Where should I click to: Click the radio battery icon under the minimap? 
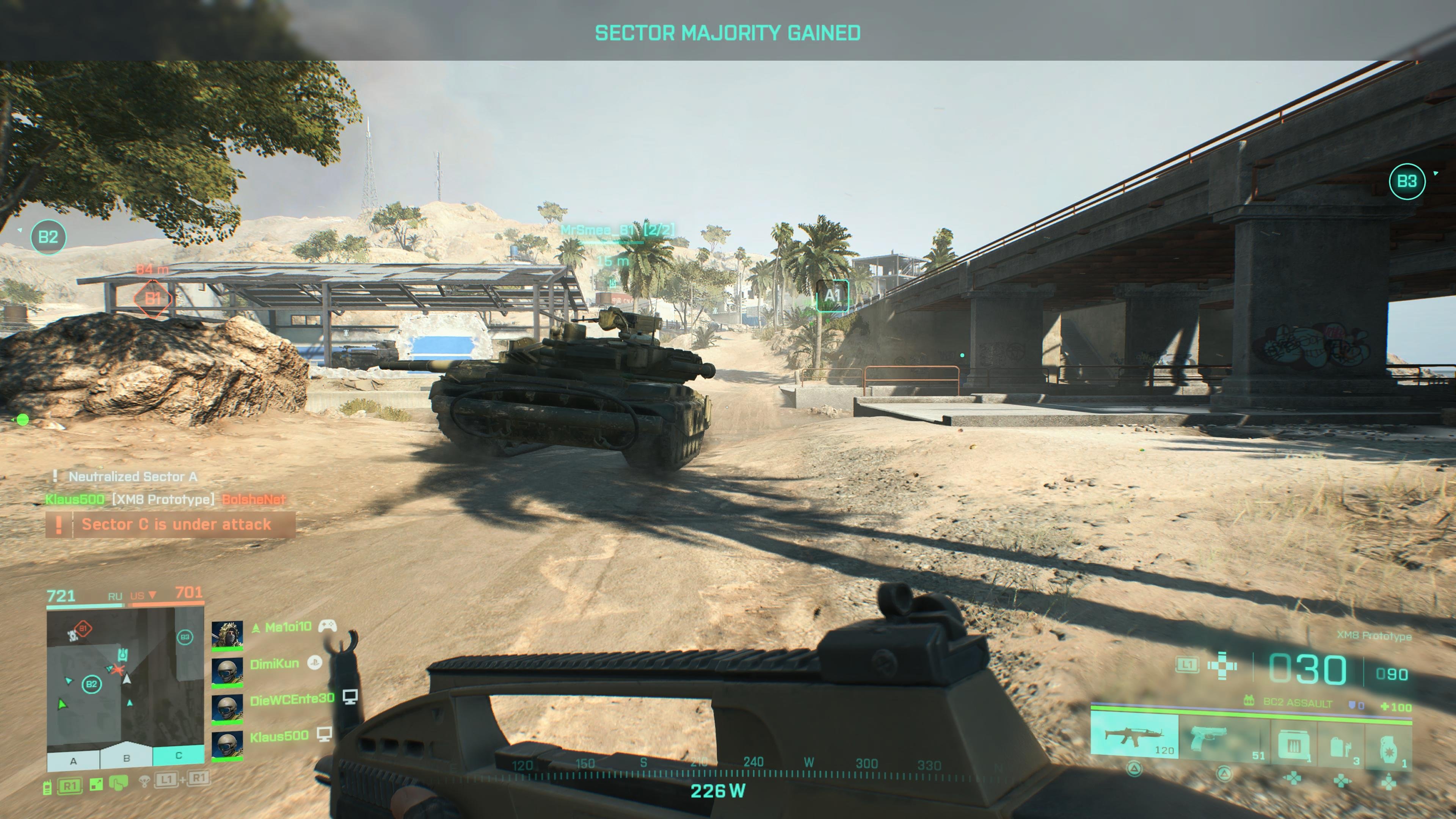(48, 788)
